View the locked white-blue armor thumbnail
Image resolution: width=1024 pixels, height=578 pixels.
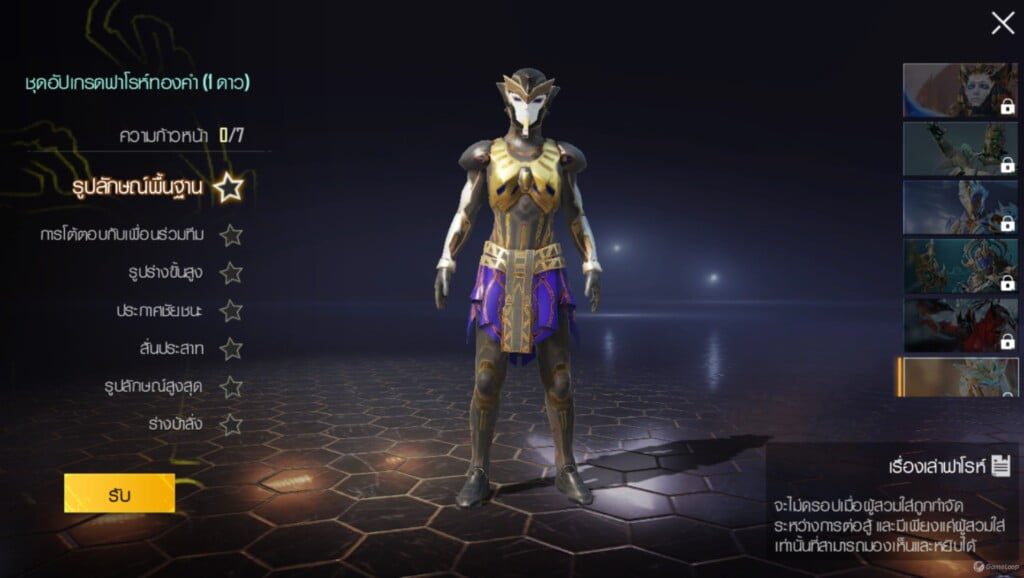[x=960, y=207]
